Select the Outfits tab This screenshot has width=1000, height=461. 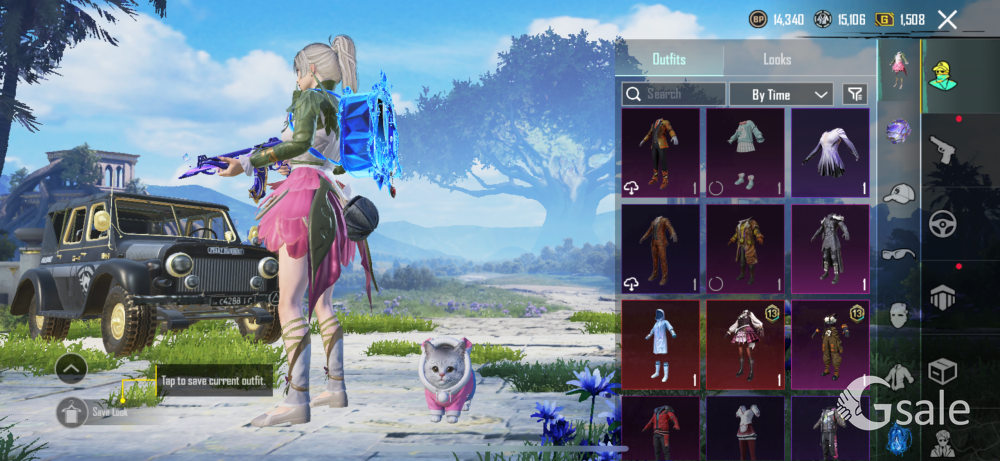click(x=669, y=60)
